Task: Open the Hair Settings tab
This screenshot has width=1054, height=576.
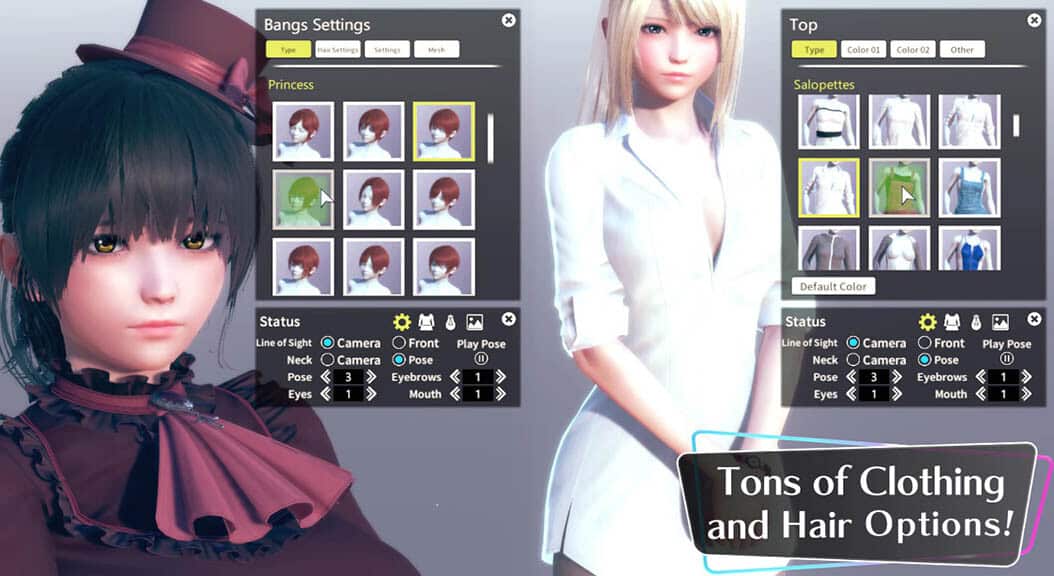Action: point(338,49)
